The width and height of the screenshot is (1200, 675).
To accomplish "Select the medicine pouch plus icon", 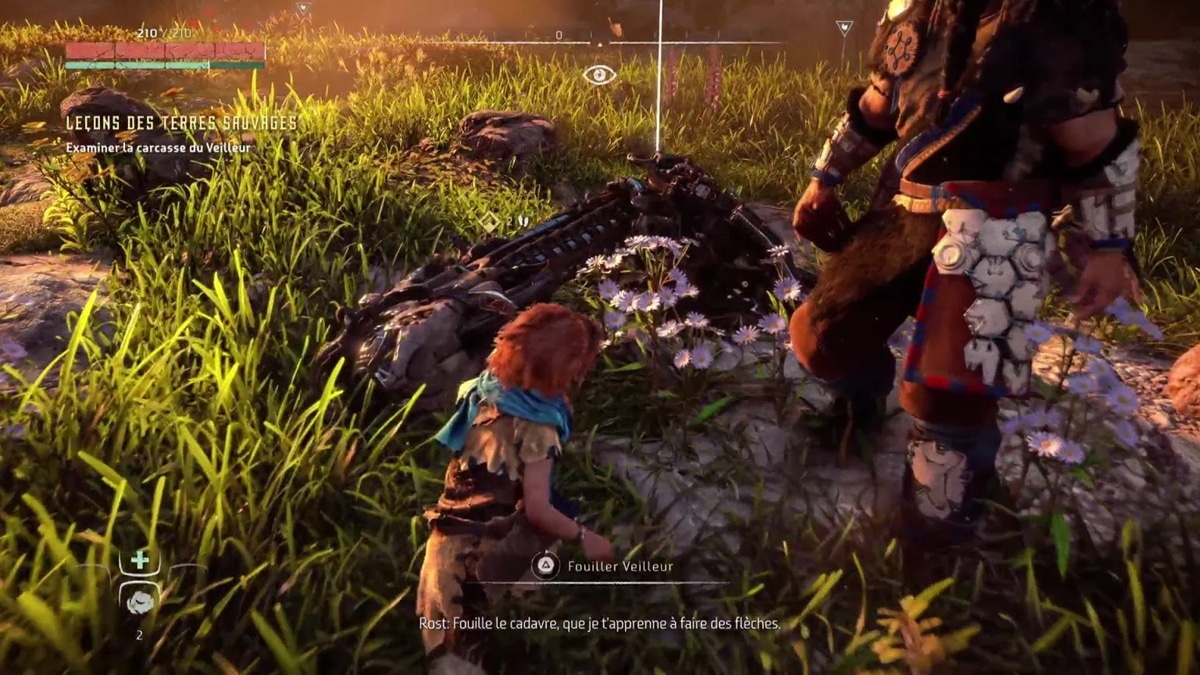I will 139,560.
